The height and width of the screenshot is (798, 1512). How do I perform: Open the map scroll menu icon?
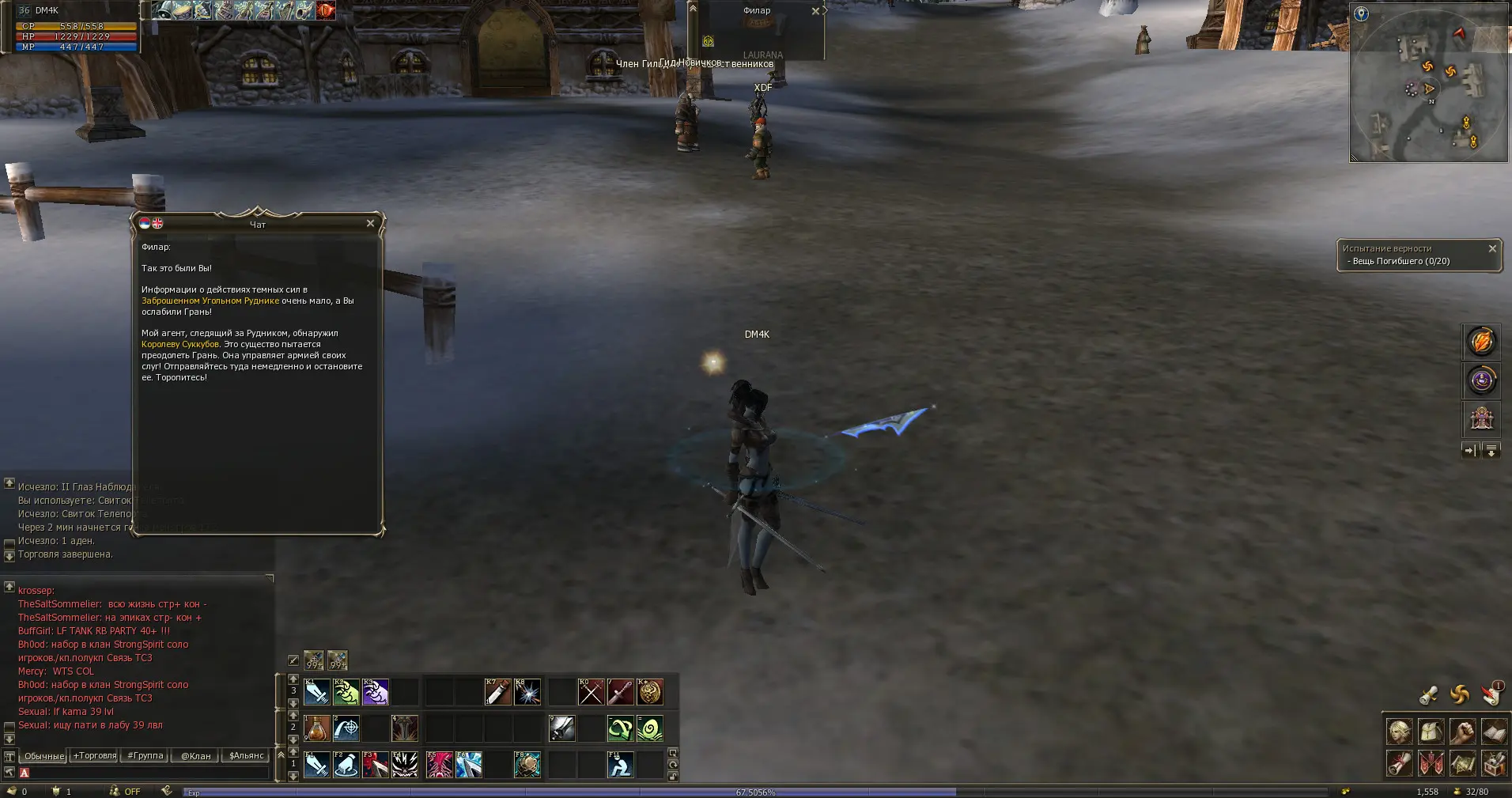[x=1463, y=764]
